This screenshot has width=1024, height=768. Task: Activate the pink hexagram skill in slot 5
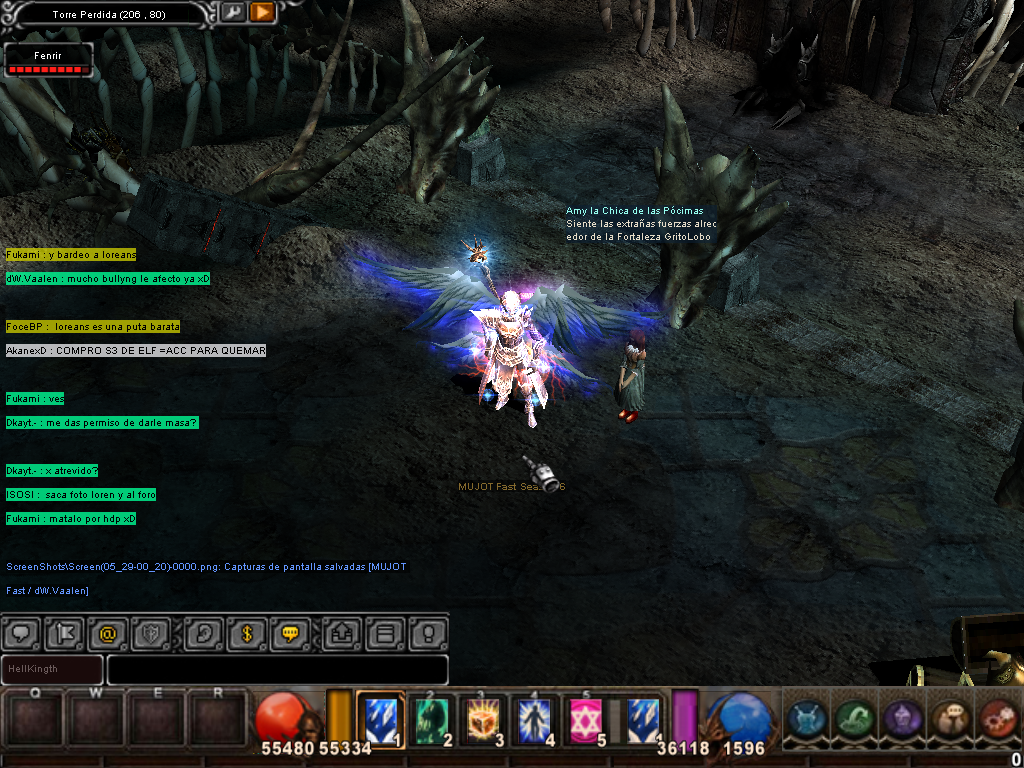tap(587, 717)
